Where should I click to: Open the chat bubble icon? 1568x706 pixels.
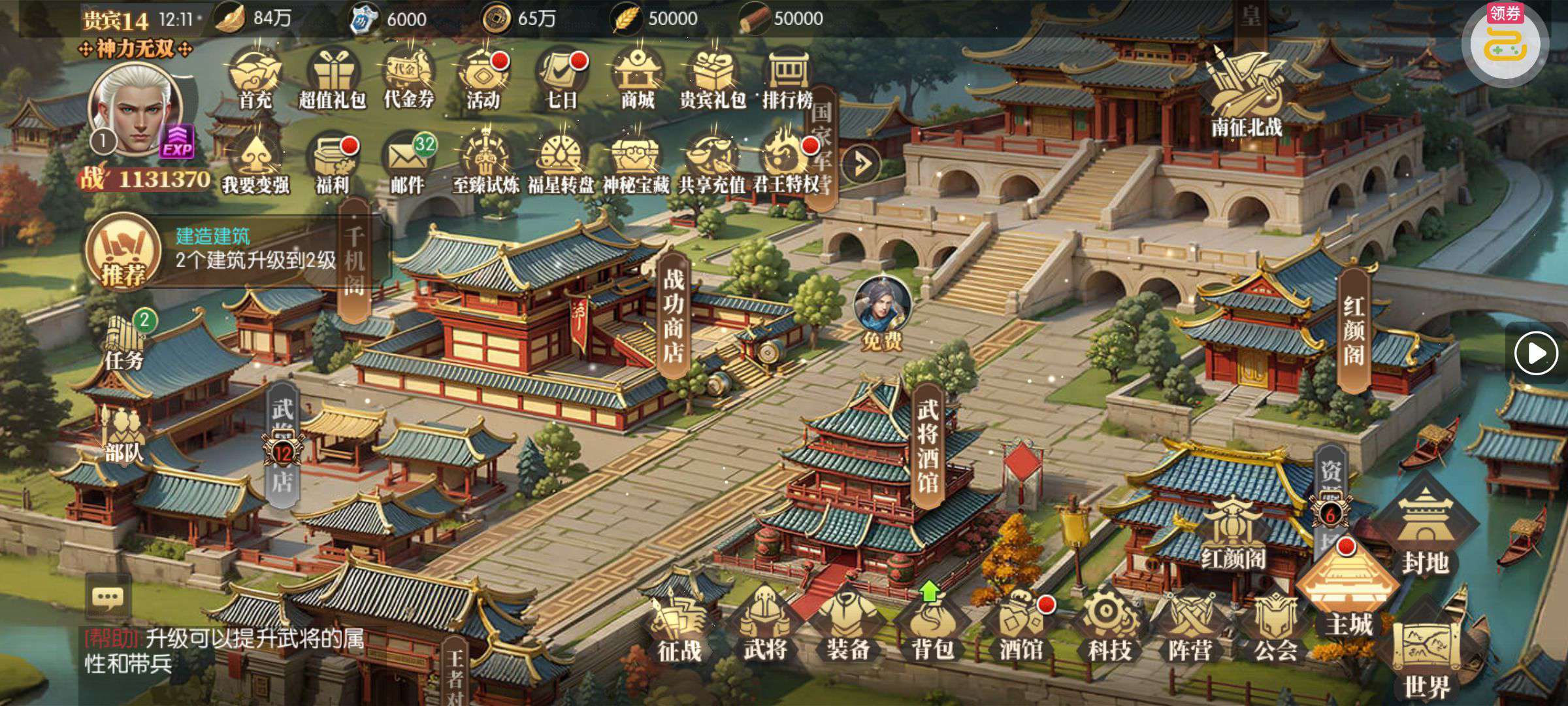pyautogui.click(x=108, y=597)
